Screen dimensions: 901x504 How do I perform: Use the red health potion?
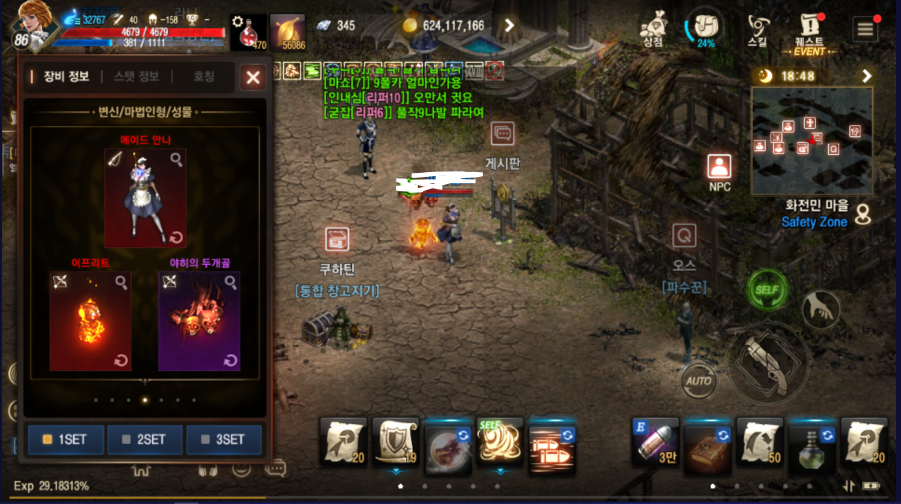pyautogui.click(x=248, y=33)
